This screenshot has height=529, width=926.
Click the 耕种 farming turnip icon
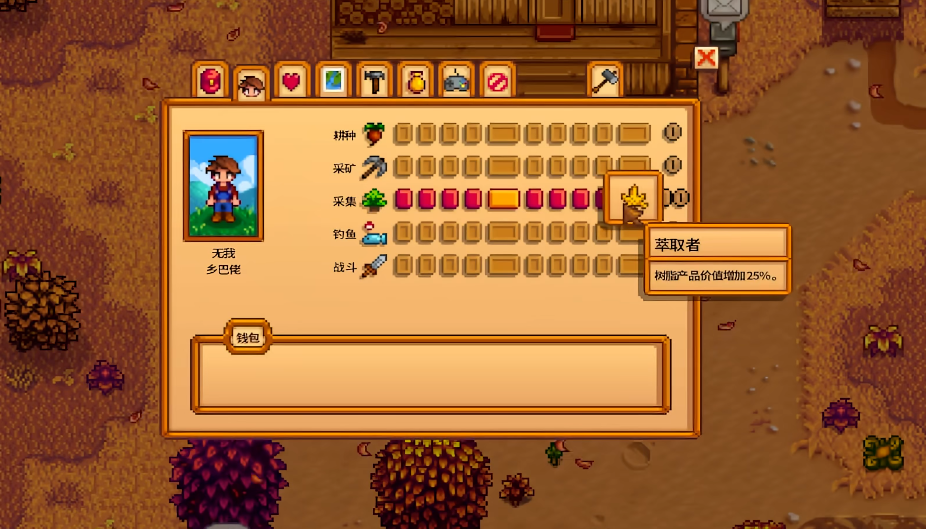(x=374, y=133)
